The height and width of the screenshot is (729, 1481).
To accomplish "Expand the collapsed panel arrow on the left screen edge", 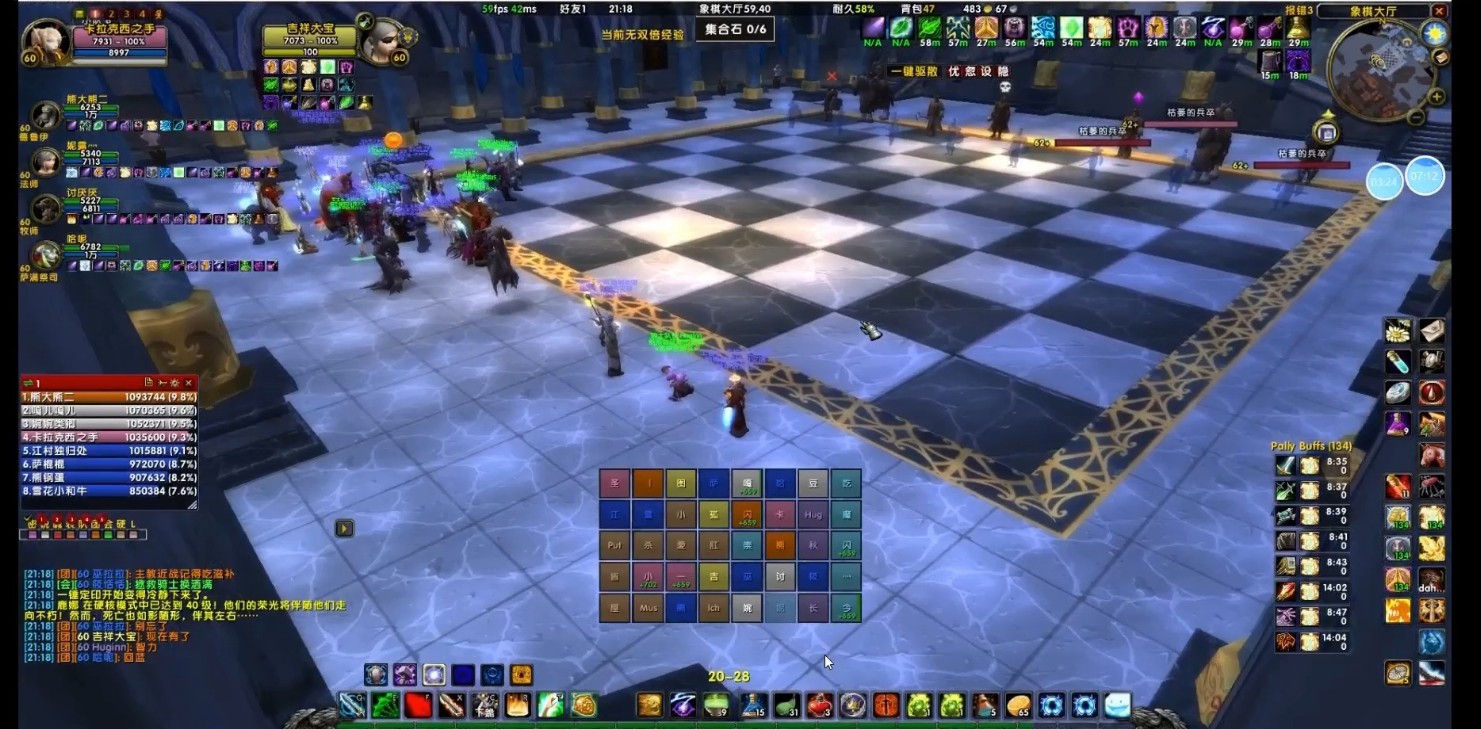I will pos(343,527).
